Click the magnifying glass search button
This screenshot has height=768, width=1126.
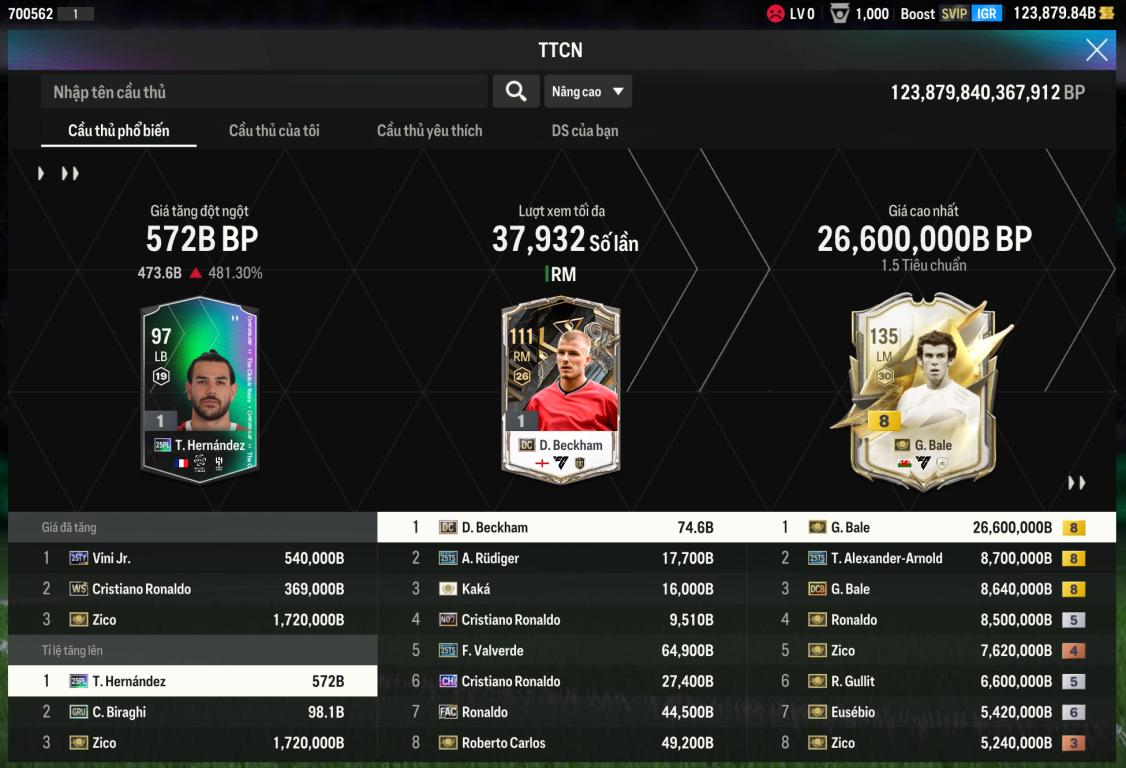516,92
